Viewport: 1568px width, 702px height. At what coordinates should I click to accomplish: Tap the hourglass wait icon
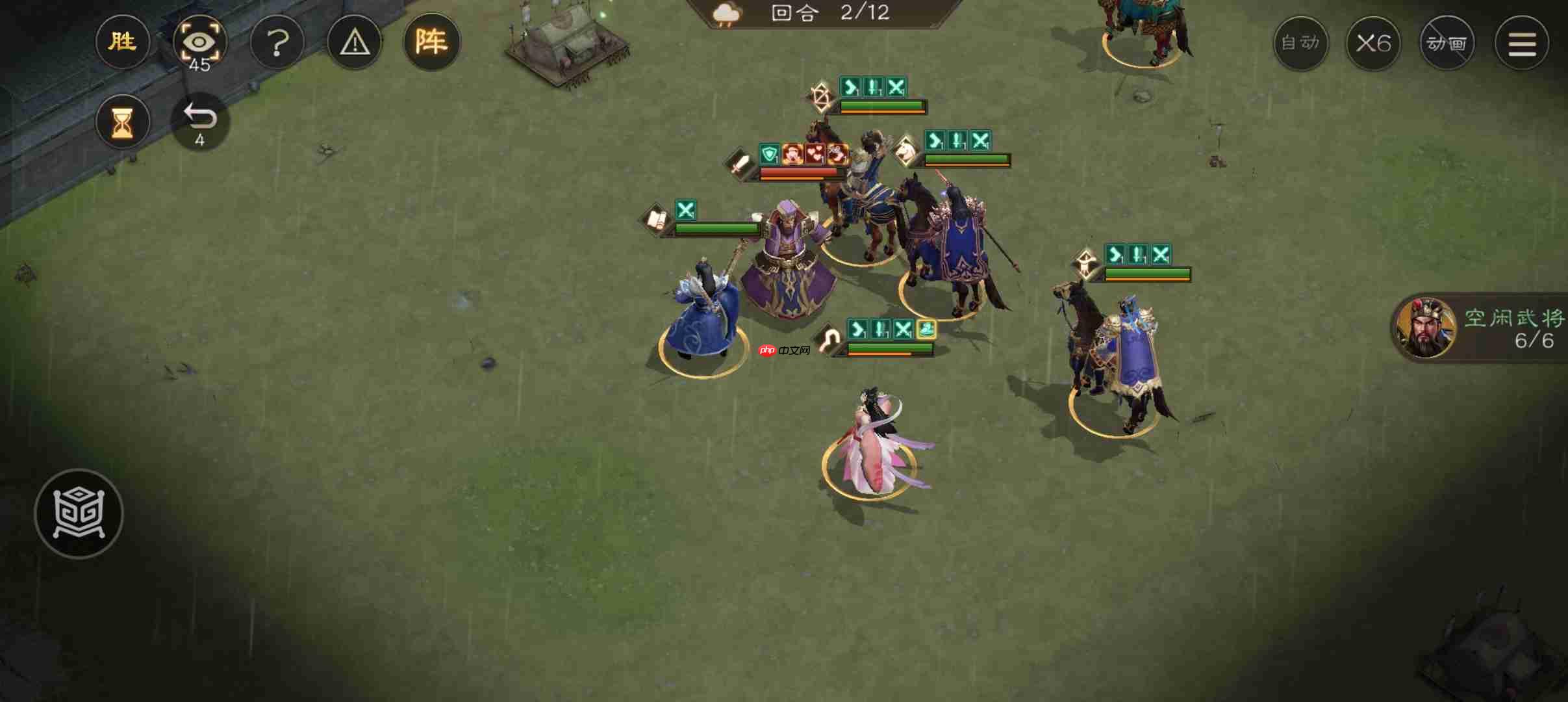[x=122, y=122]
